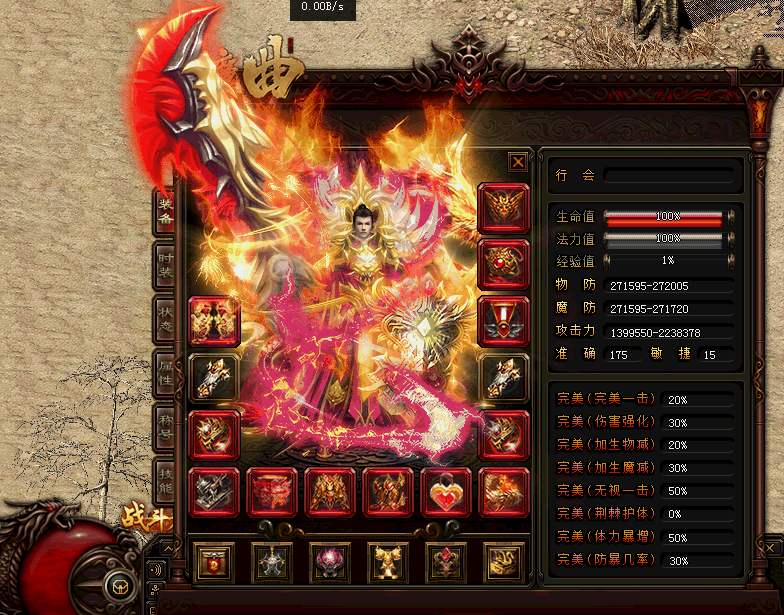Close the character equipment panel
The width and height of the screenshot is (784, 615).
pyautogui.click(x=517, y=162)
